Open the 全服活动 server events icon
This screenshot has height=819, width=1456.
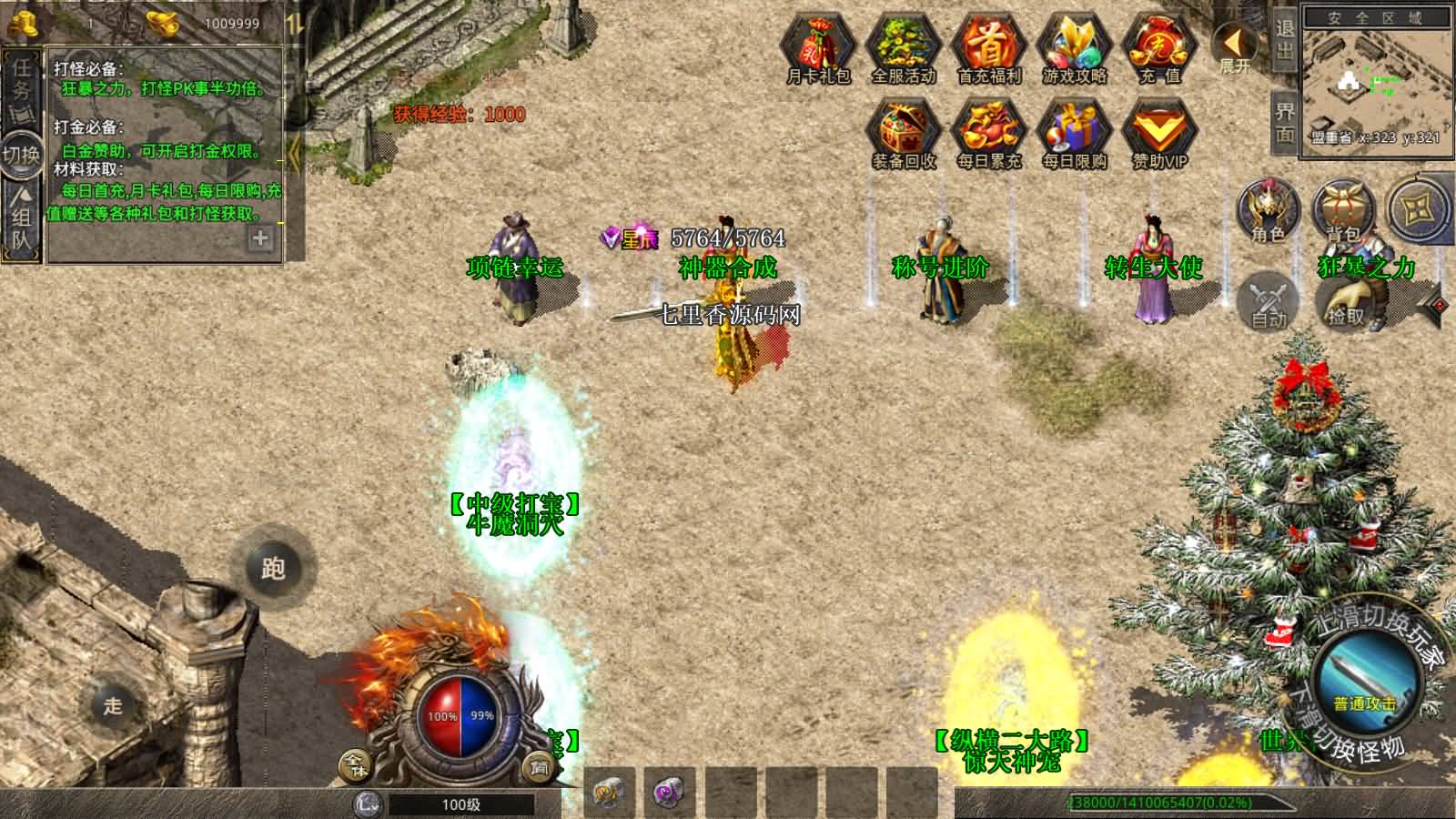(x=904, y=47)
